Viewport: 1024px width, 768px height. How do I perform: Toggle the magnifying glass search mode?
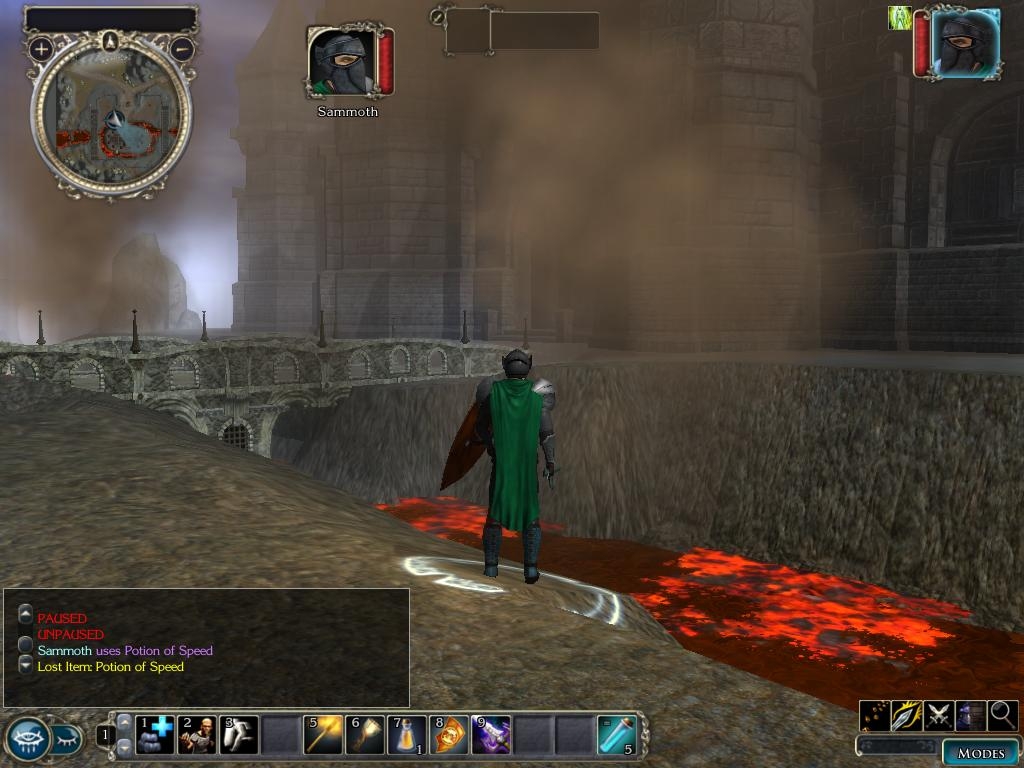[x=1003, y=715]
